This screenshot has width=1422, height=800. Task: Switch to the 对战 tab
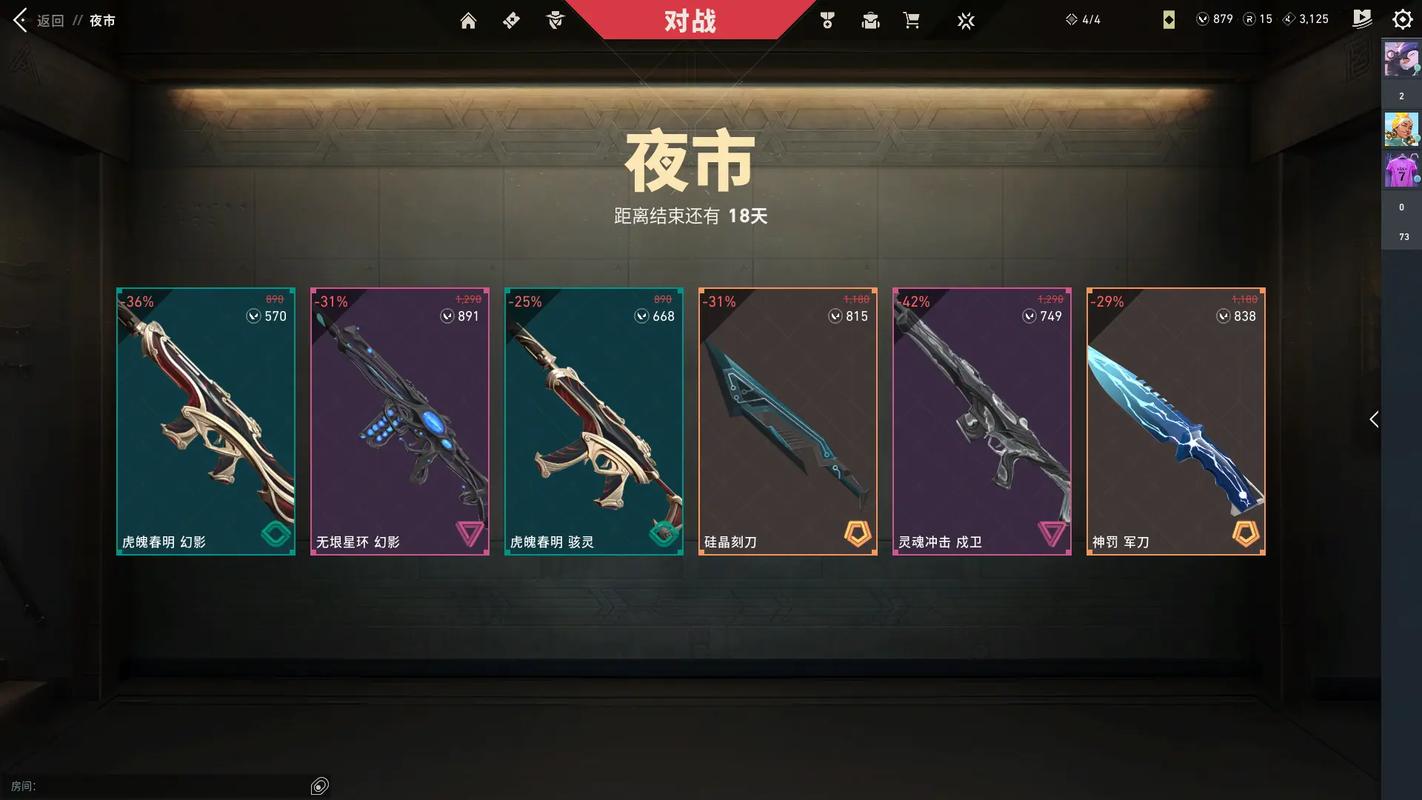tap(690, 20)
